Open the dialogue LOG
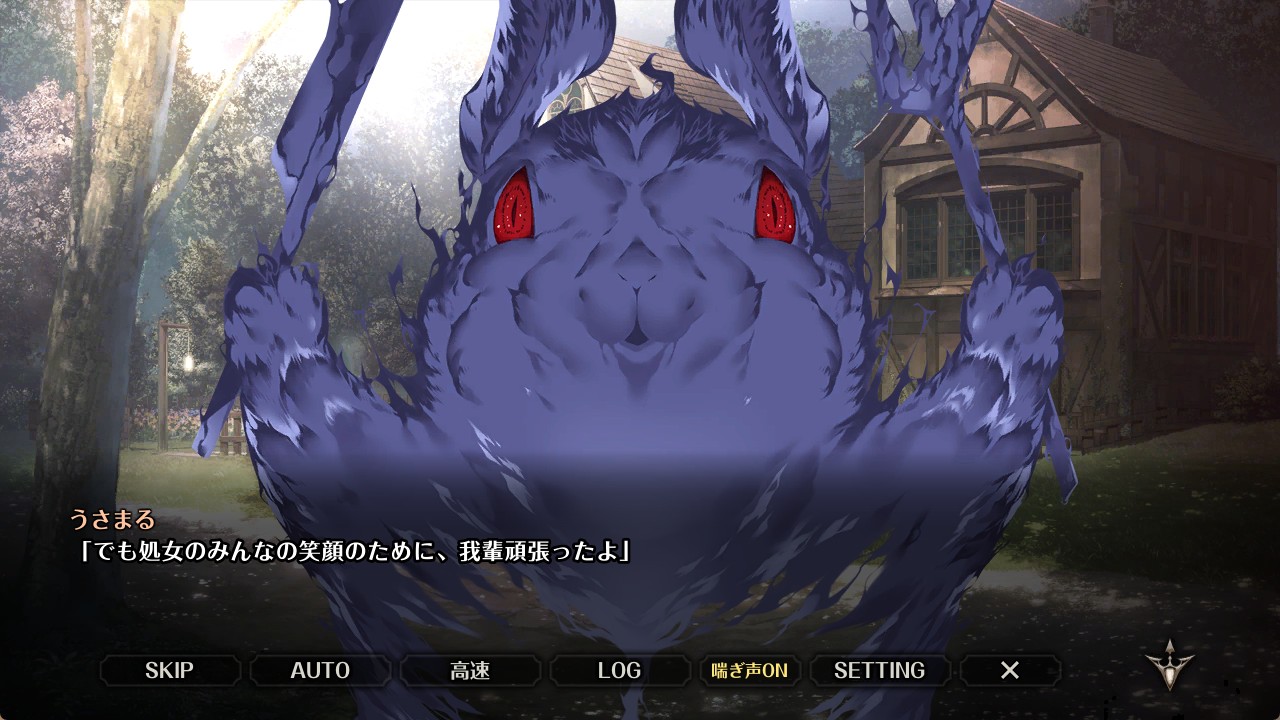Image resolution: width=1280 pixels, height=720 pixels. click(x=619, y=670)
